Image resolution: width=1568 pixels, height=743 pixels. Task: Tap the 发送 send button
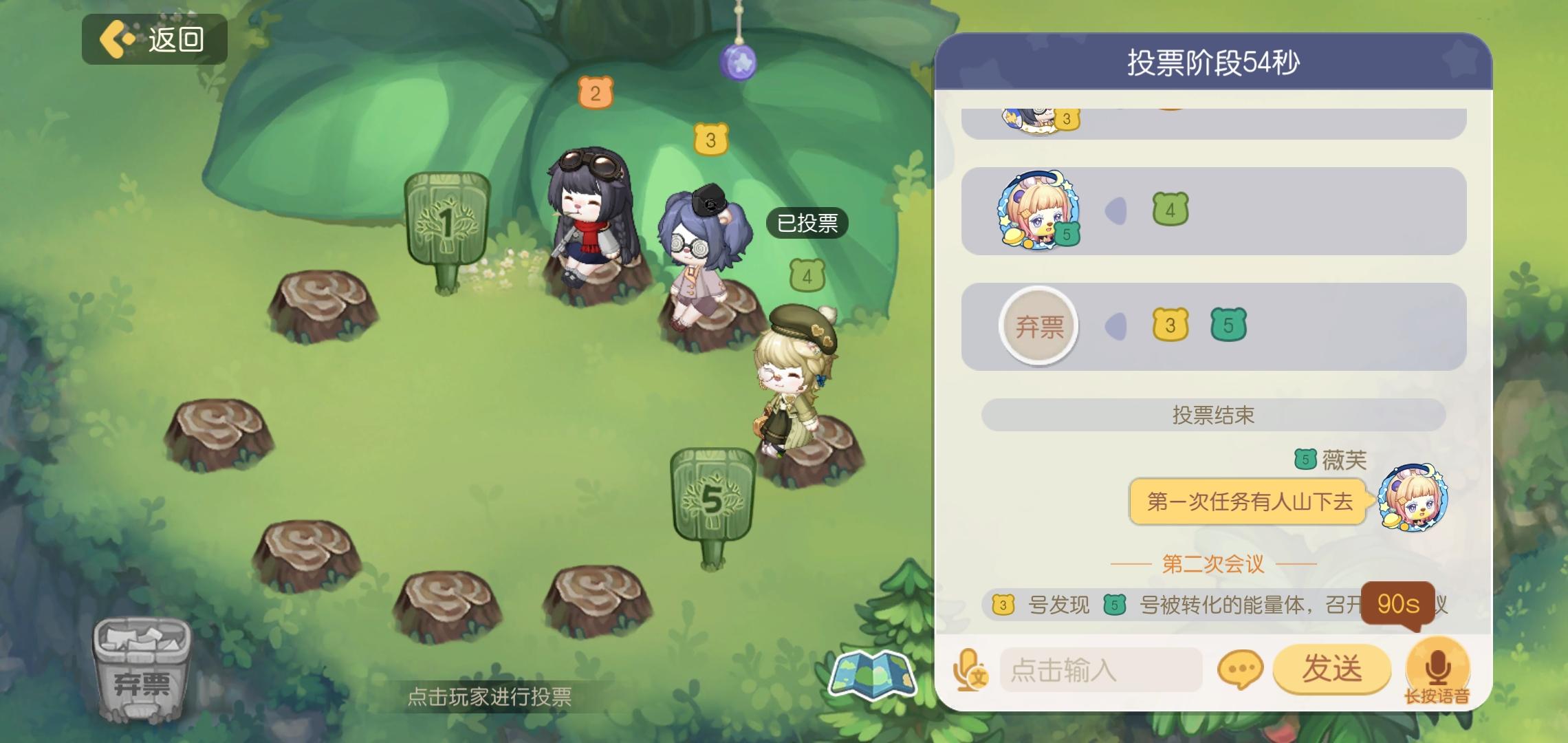(x=1332, y=669)
